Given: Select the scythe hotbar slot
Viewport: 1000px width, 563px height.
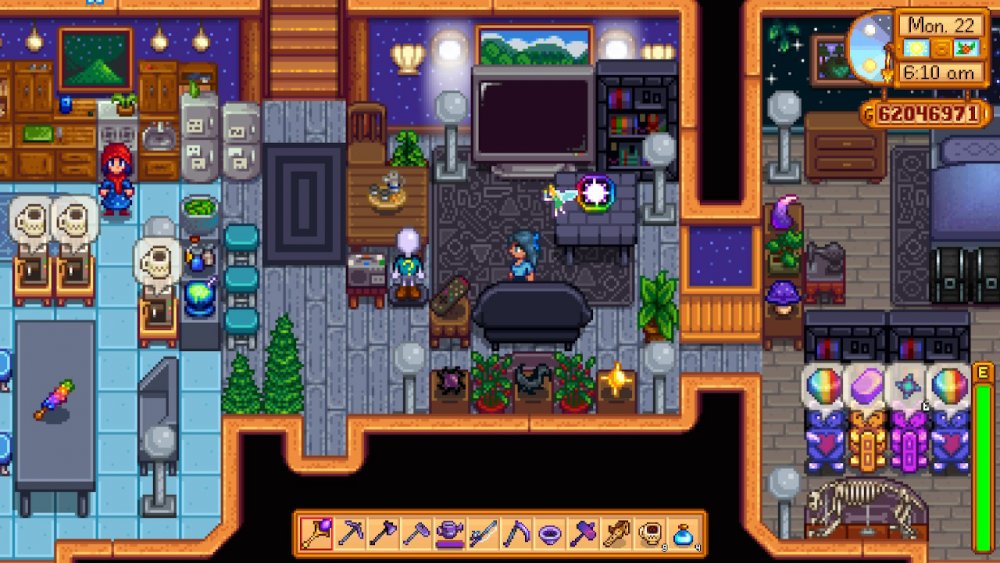Looking at the screenshot, I should coord(516,534).
